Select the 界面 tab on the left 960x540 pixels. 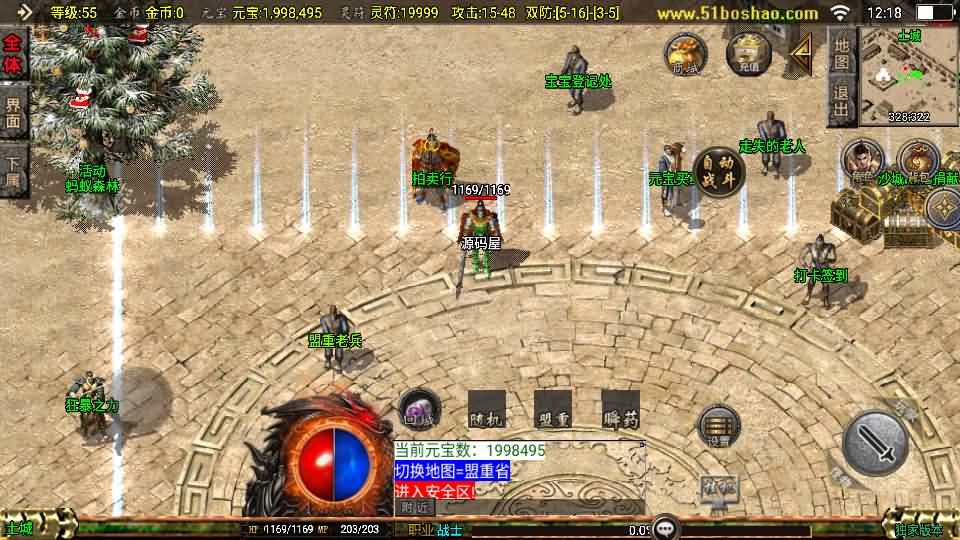(13, 110)
